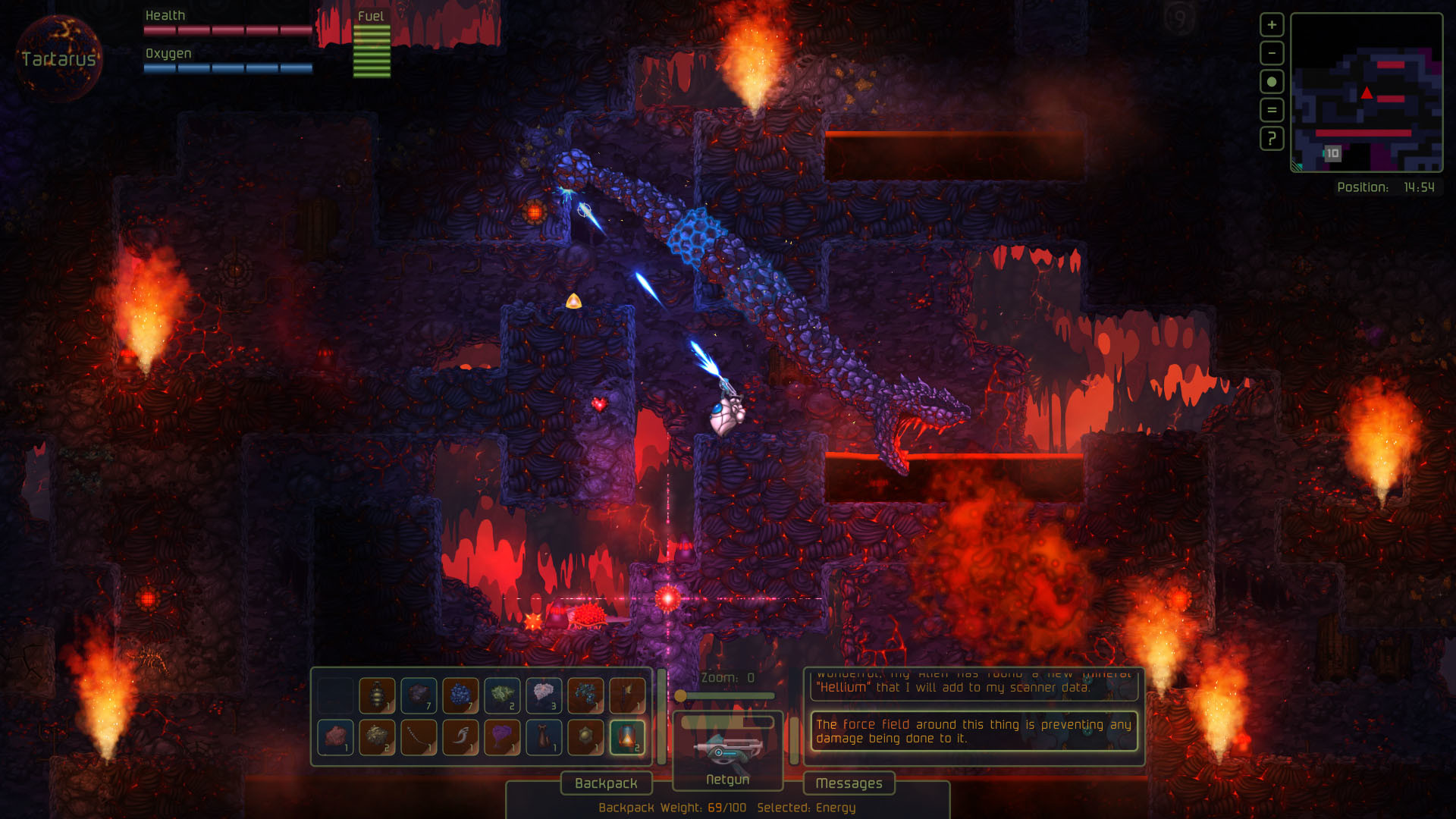1456x819 pixels.
Task: Zoom in the minimap with plus button
Action: (1271, 25)
